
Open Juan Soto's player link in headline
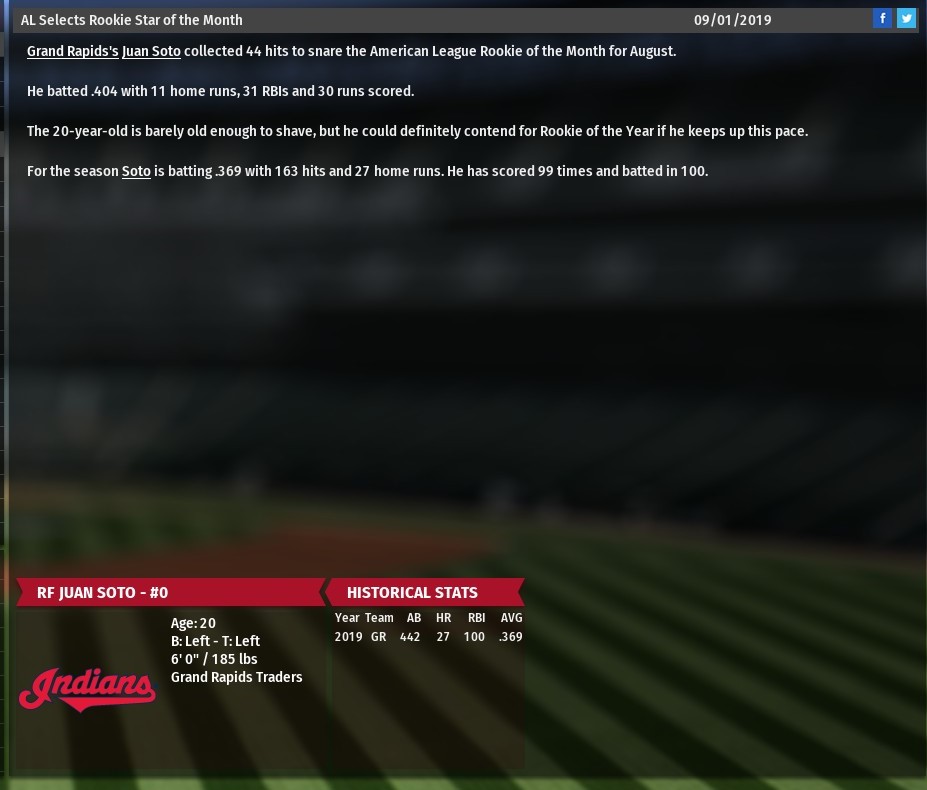click(151, 51)
